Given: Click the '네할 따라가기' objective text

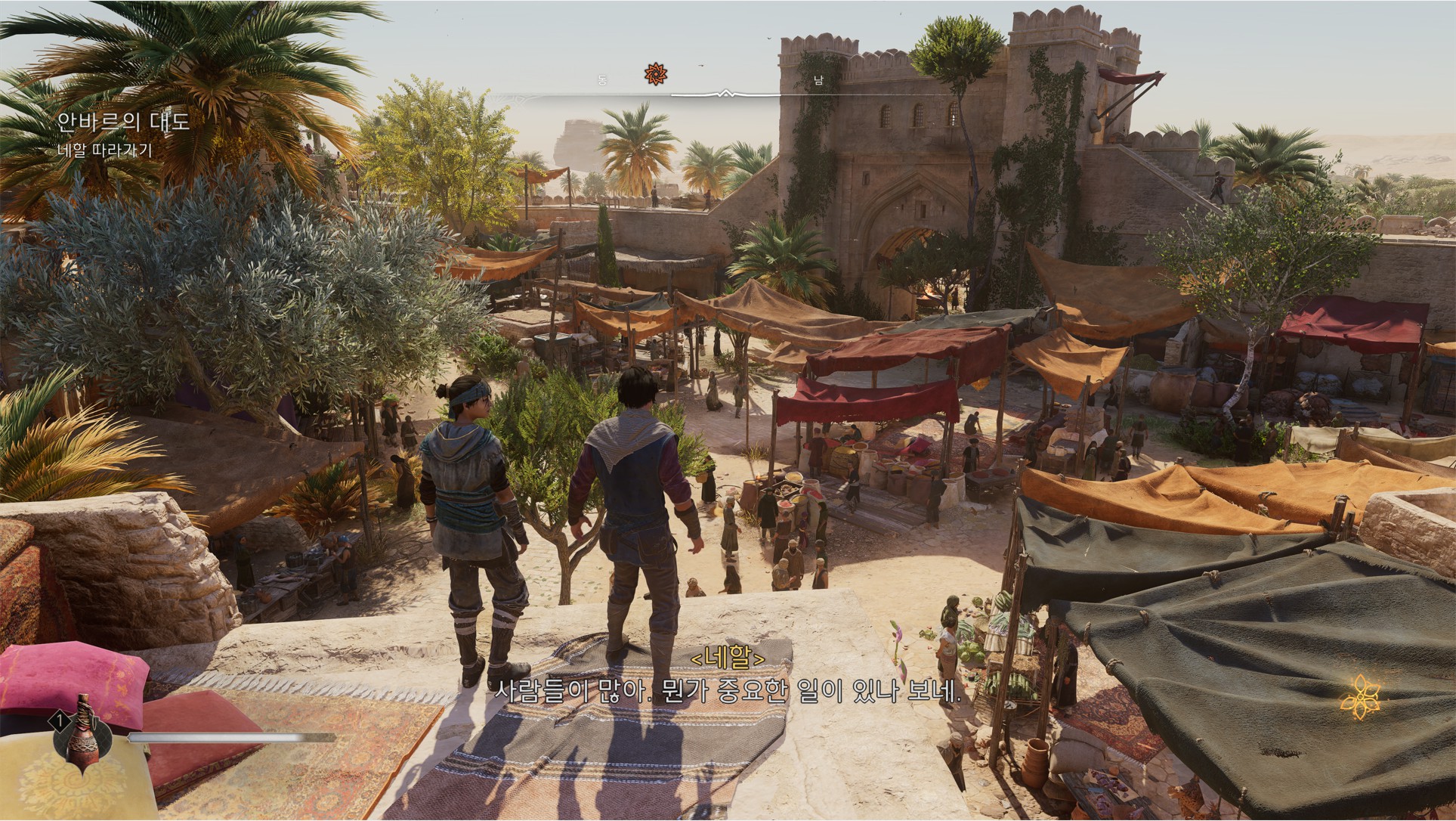Looking at the screenshot, I should [x=105, y=150].
